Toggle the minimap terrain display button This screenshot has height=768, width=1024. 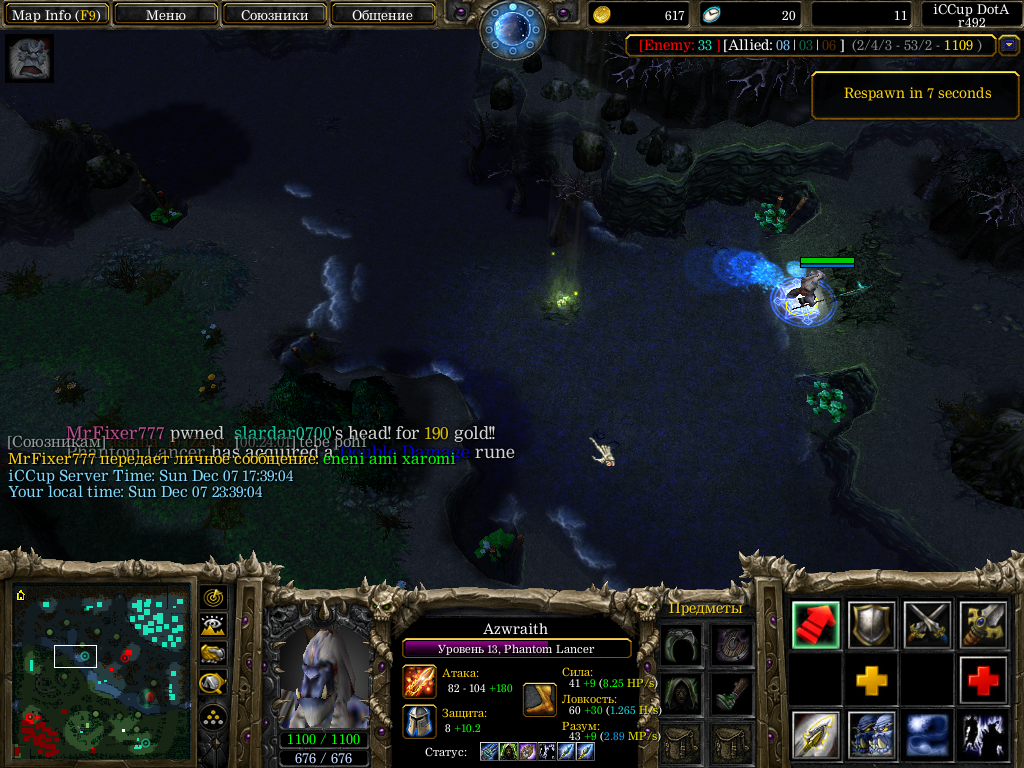pos(213,626)
